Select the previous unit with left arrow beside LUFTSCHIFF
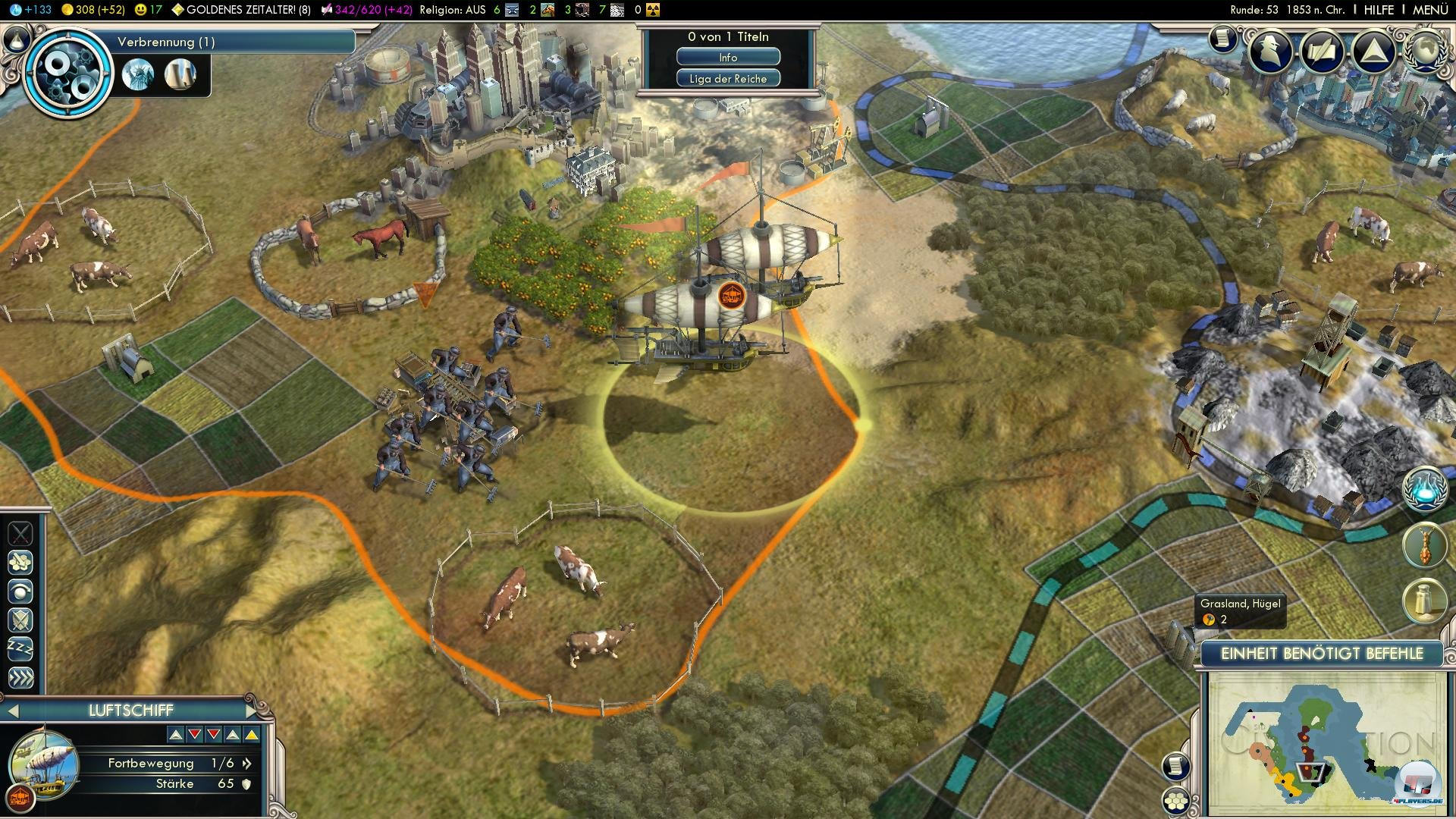The width and height of the screenshot is (1456, 819). coord(12,711)
